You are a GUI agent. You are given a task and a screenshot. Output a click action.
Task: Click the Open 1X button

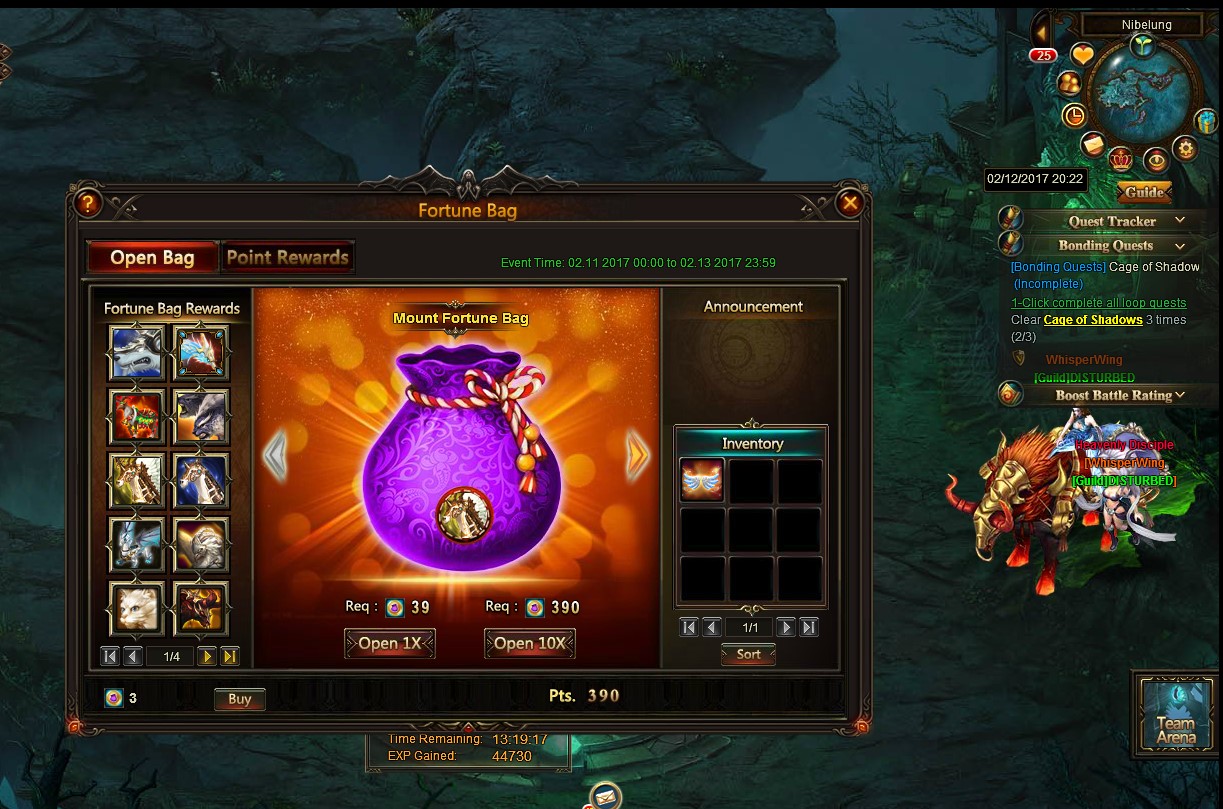[x=390, y=644]
